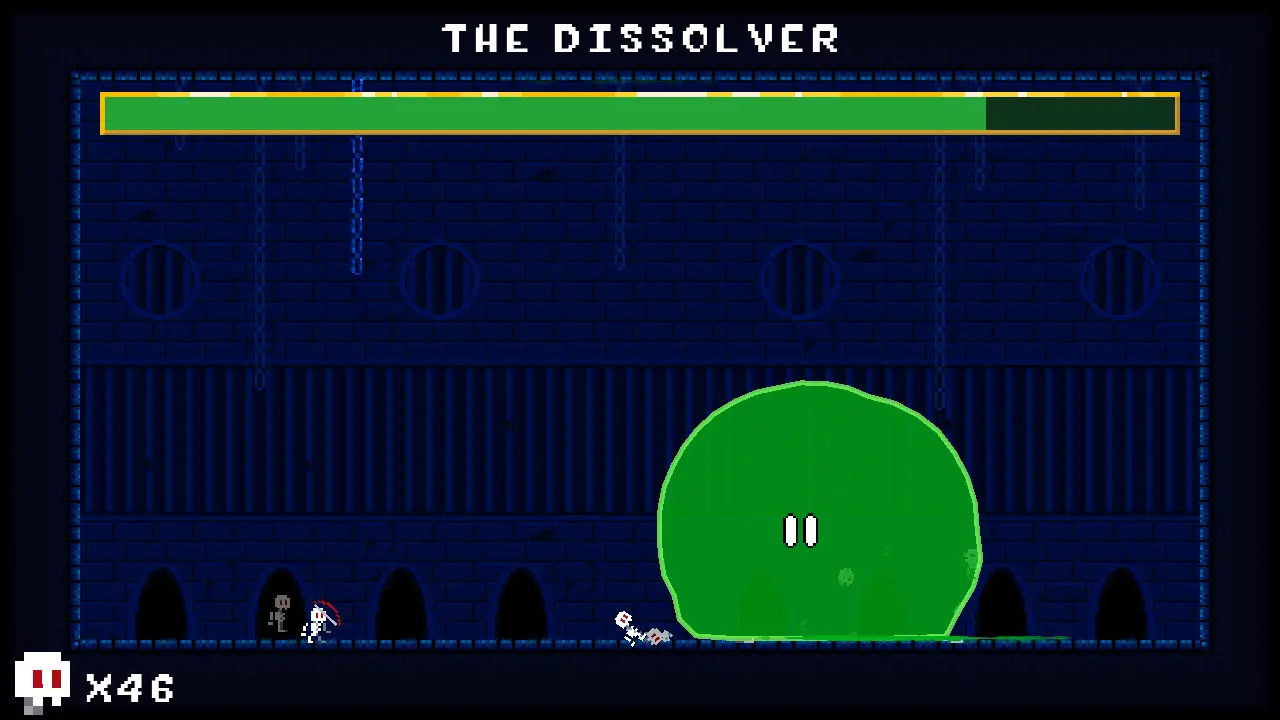Click the skull death counter icon
Viewport: 1280px width, 720px height.
click(45, 680)
